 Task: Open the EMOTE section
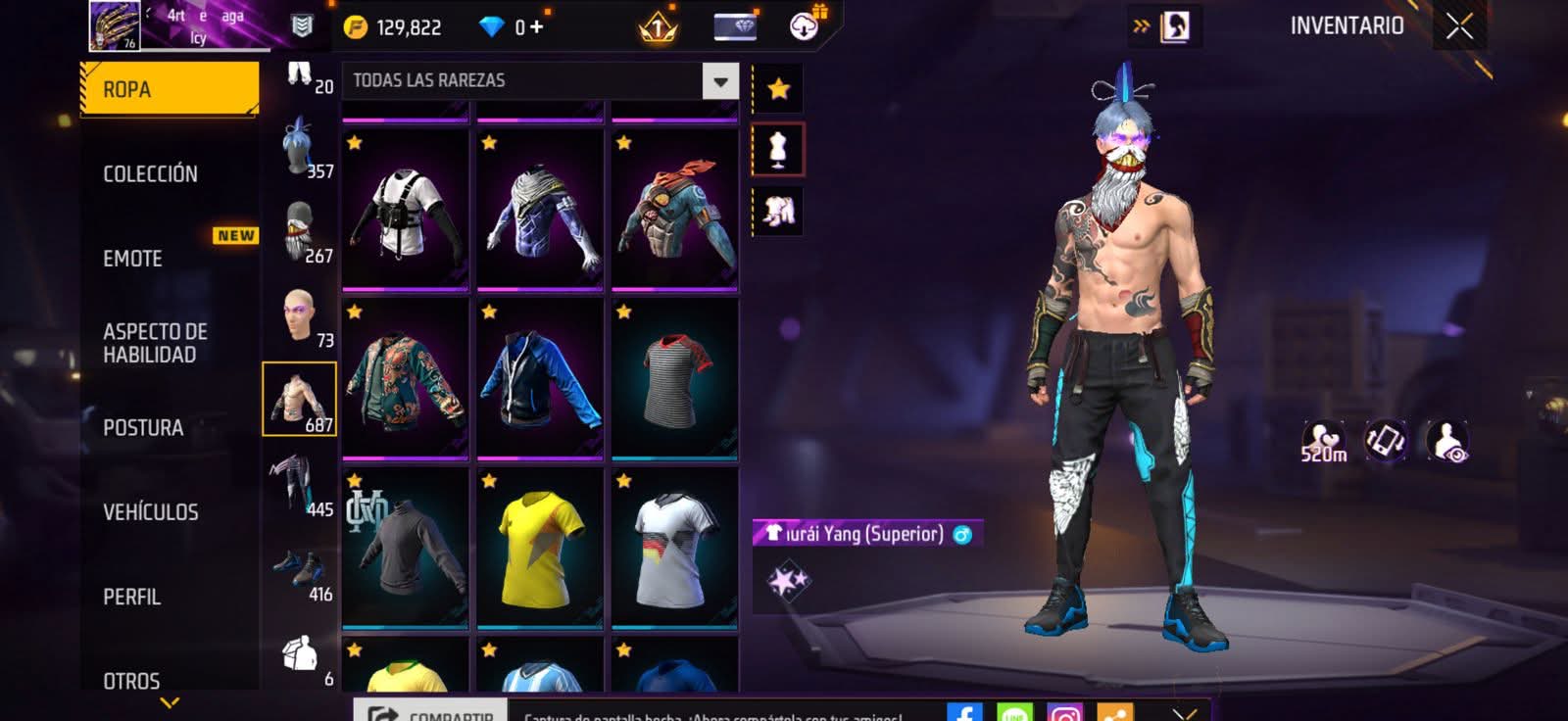tap(133, 259)
